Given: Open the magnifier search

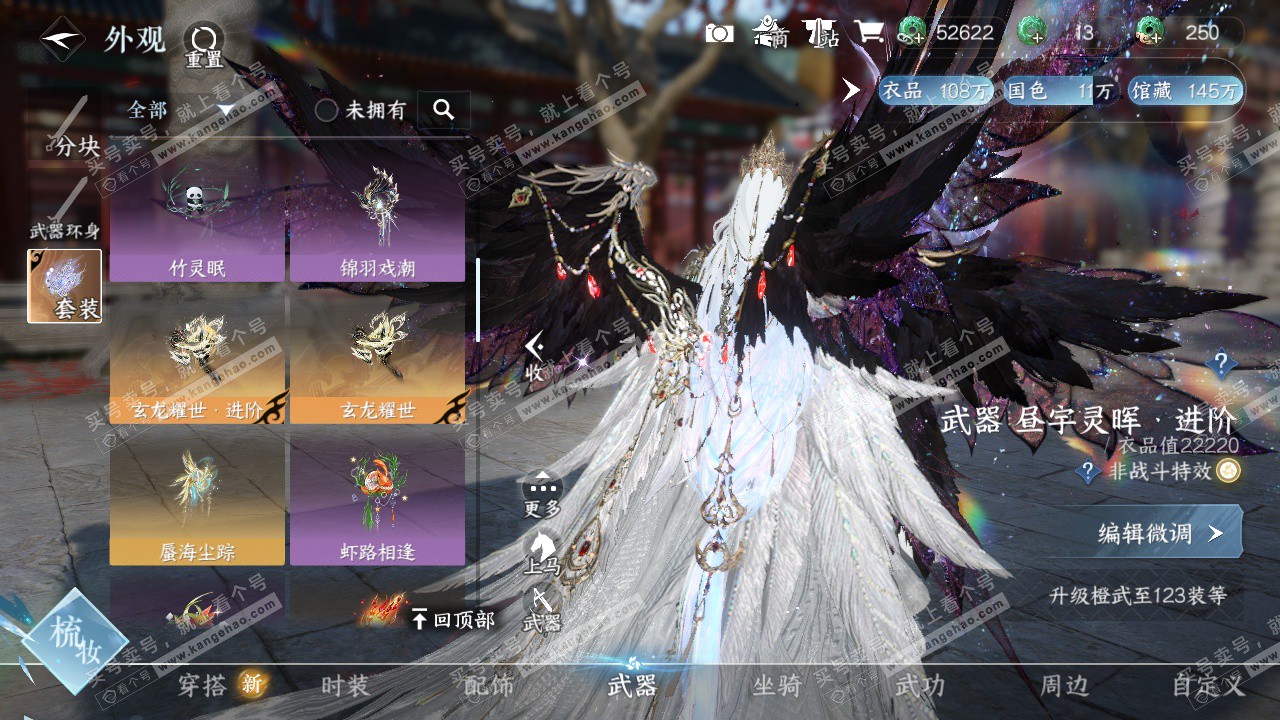Looking at the screenshot, I should (444, 110).
